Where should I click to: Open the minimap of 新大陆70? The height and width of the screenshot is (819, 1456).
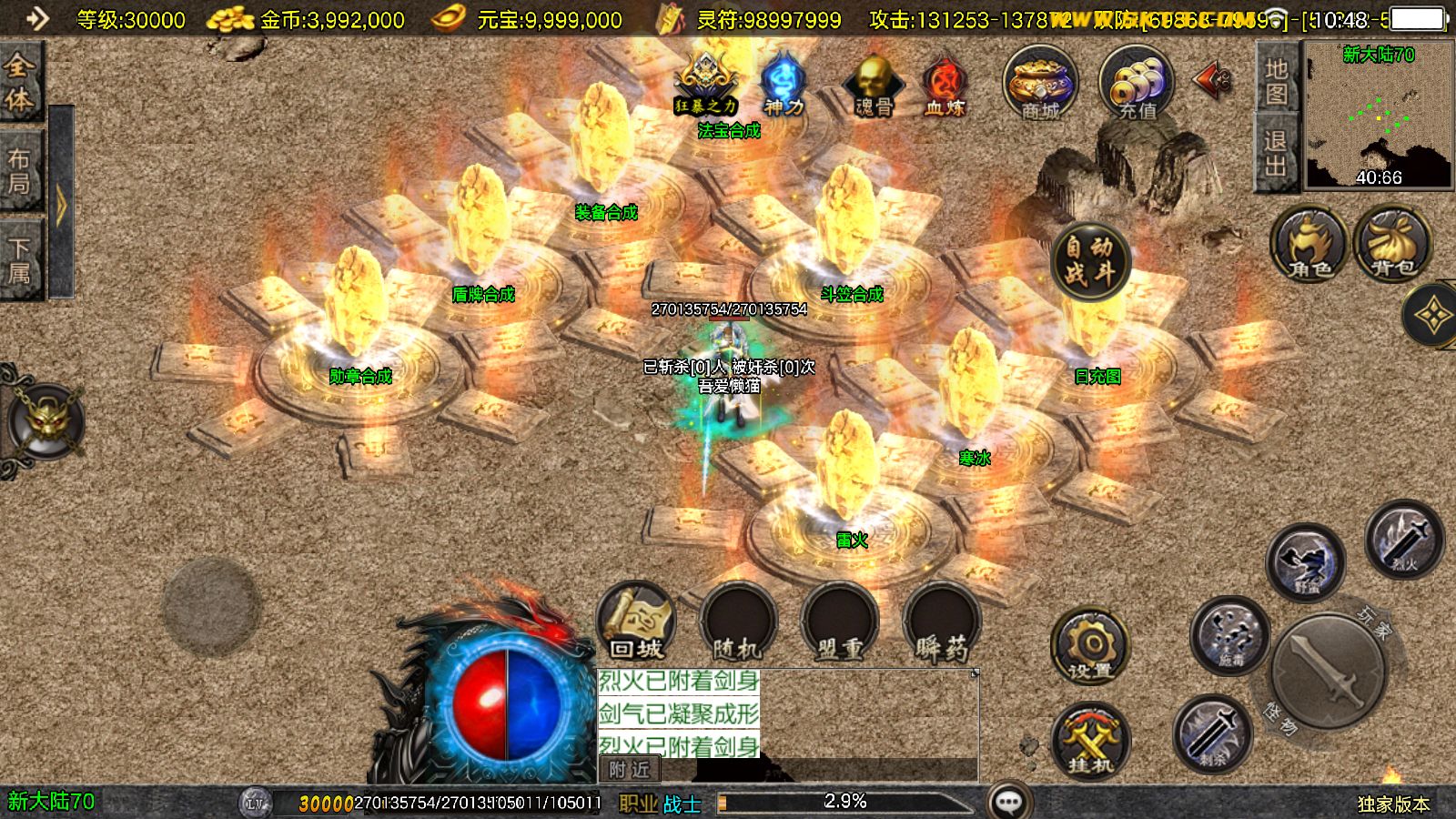(1378, 116)
